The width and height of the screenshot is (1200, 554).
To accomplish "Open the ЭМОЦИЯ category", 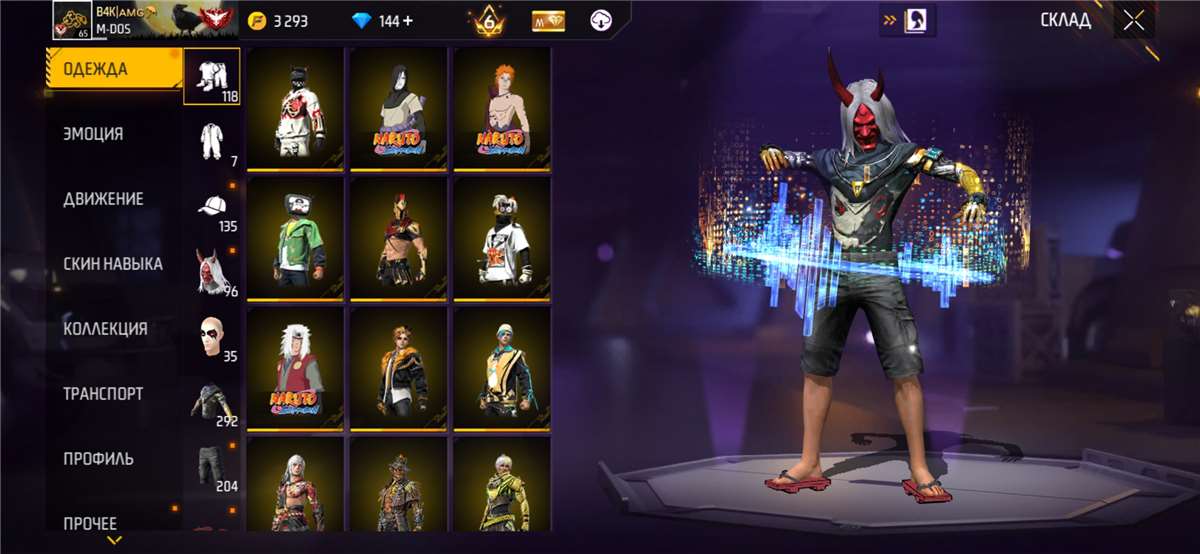I will coord(94,134).
